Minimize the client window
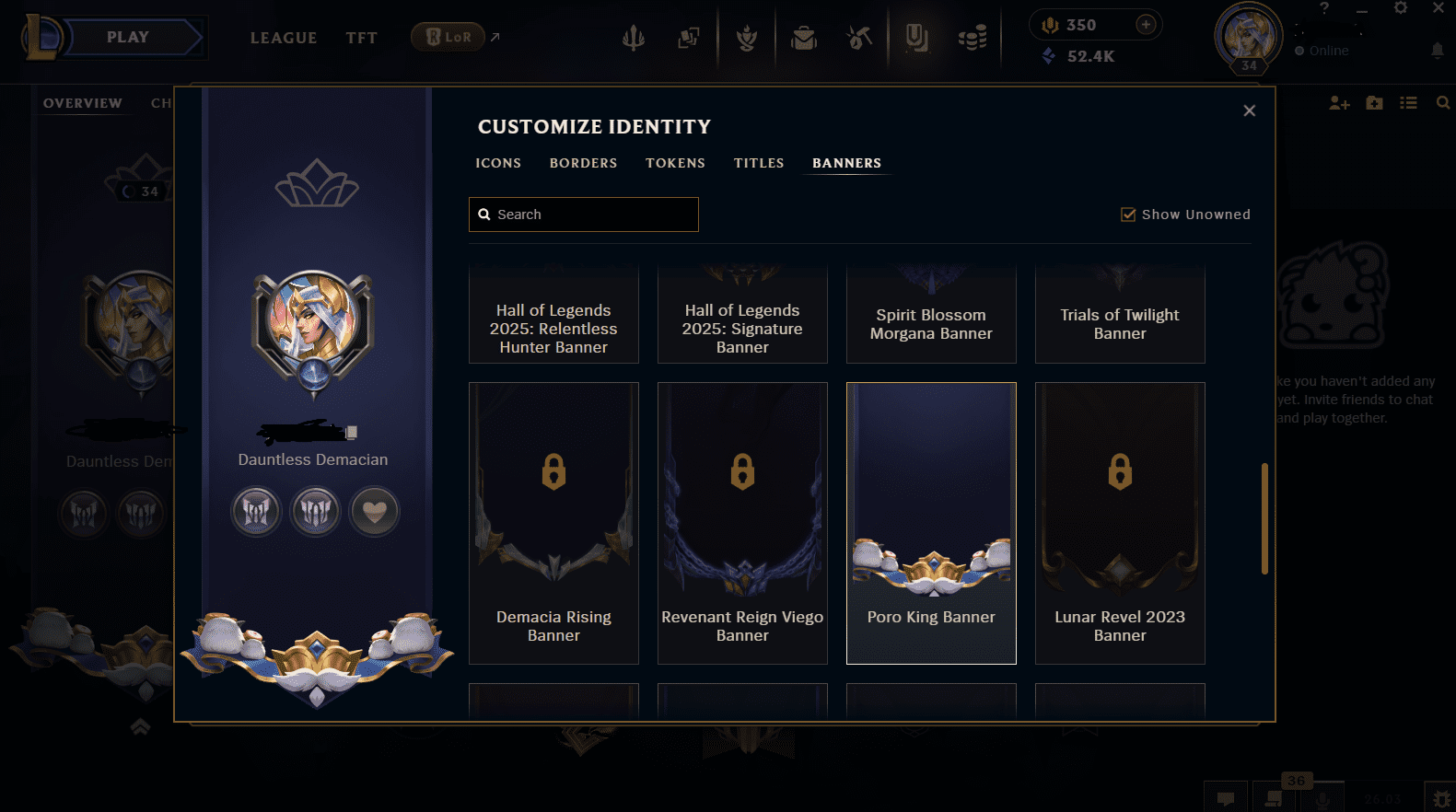 [x=1362, y=9]
